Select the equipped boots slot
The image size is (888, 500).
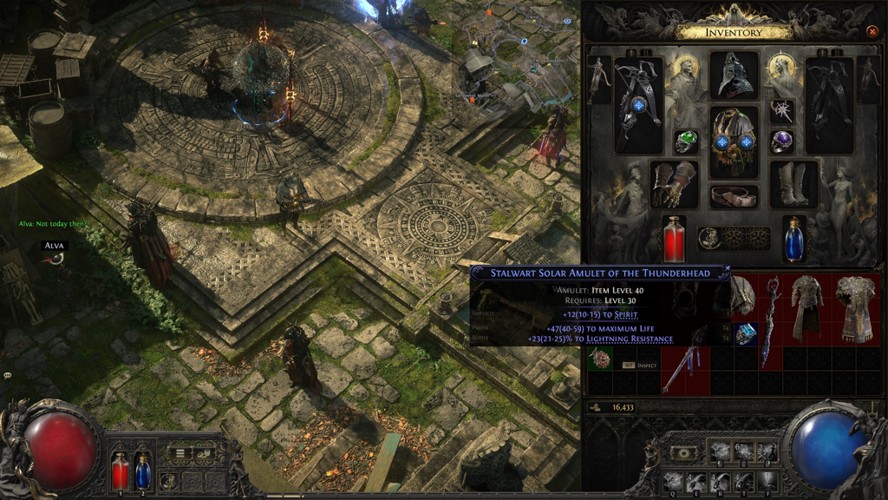point(793,184)
